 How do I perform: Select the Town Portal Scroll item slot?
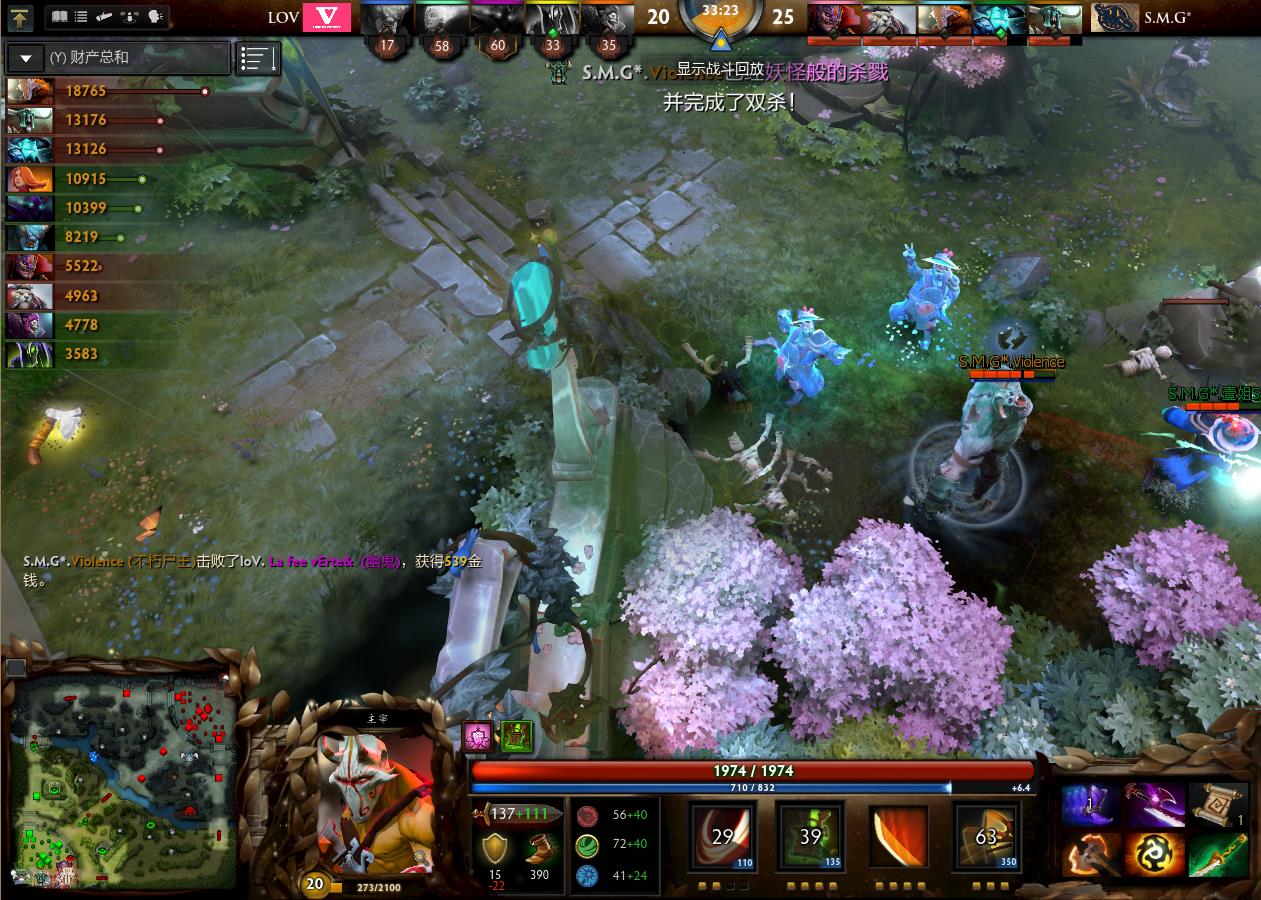(x=1218, y=805)
